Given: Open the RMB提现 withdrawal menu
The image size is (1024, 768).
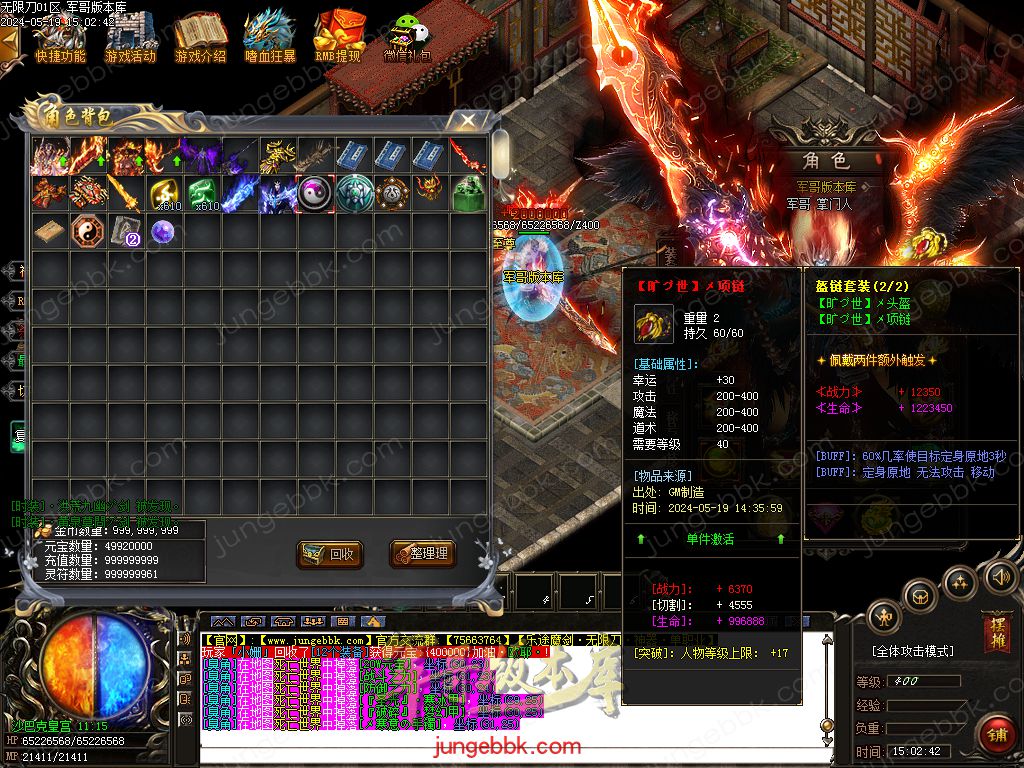Looking at the screenshot, I should [x=338, y=40].
